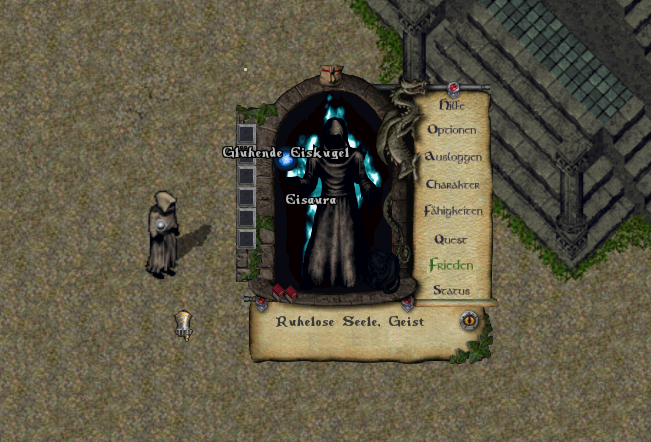The height and width of the screenshot is (442, 651).
Task: Open the Charakter profile scroll
Action: click(x=452, y=185)
